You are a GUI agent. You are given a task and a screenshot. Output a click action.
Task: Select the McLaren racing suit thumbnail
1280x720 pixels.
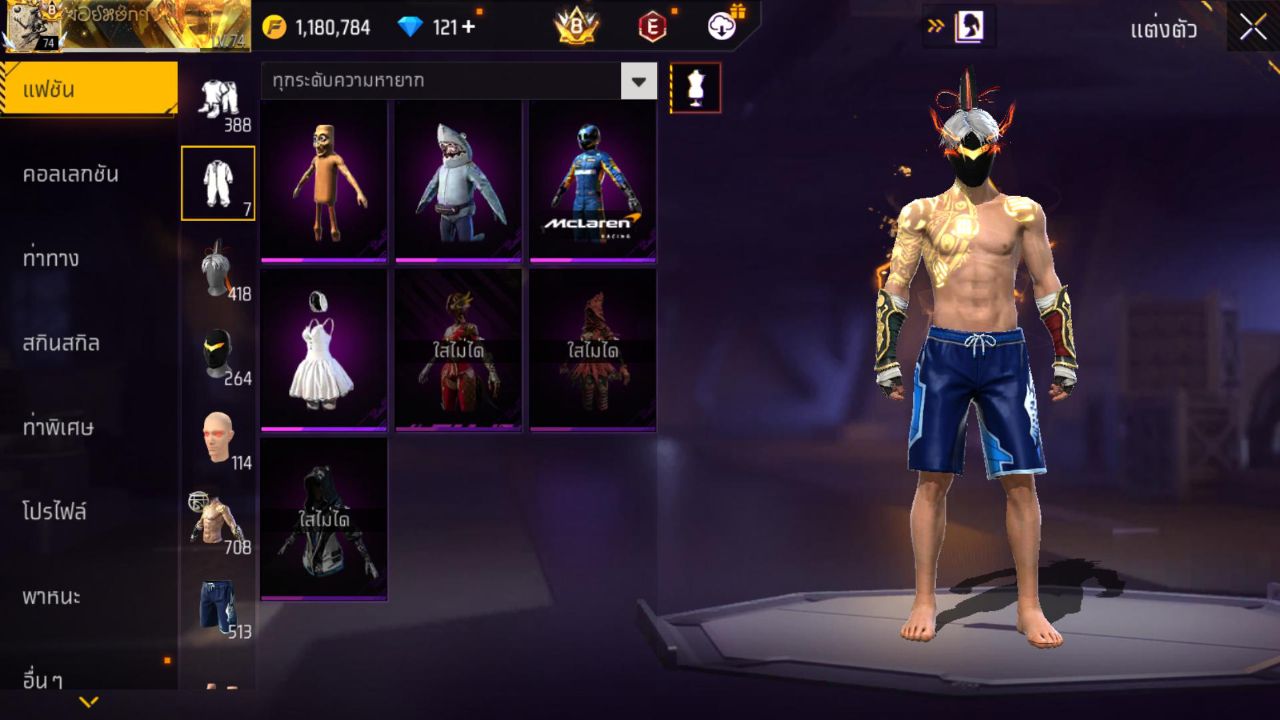tap(592, 178)
